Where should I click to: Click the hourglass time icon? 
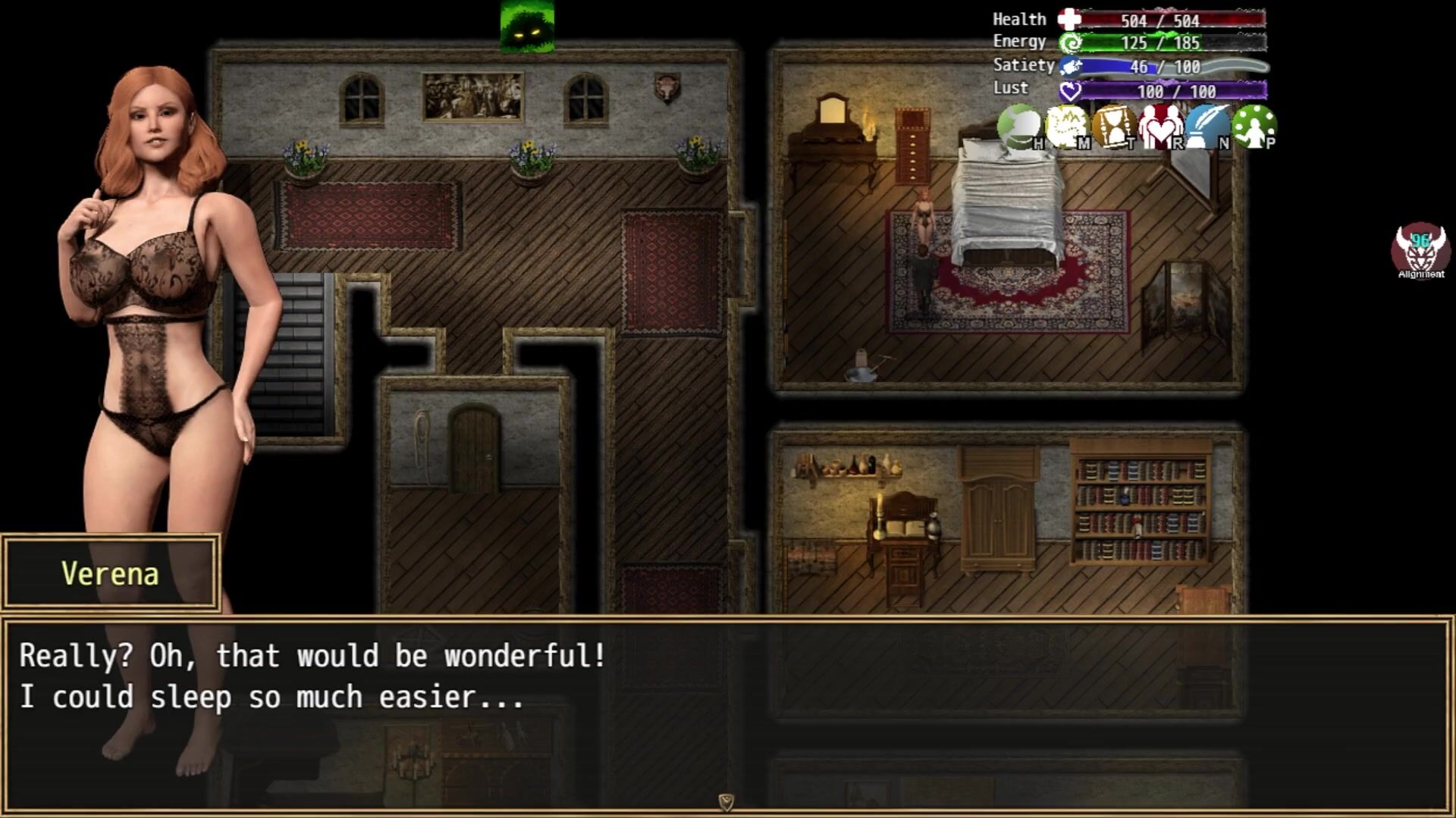coord(1113,127)
